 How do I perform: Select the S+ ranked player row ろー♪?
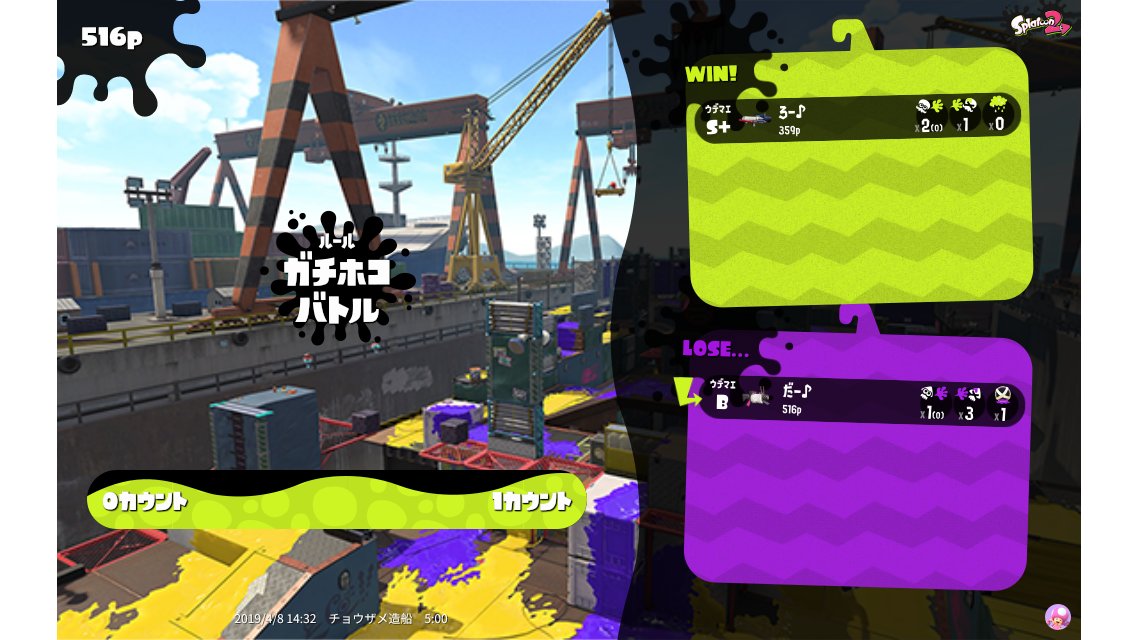[x=857, y=118]
